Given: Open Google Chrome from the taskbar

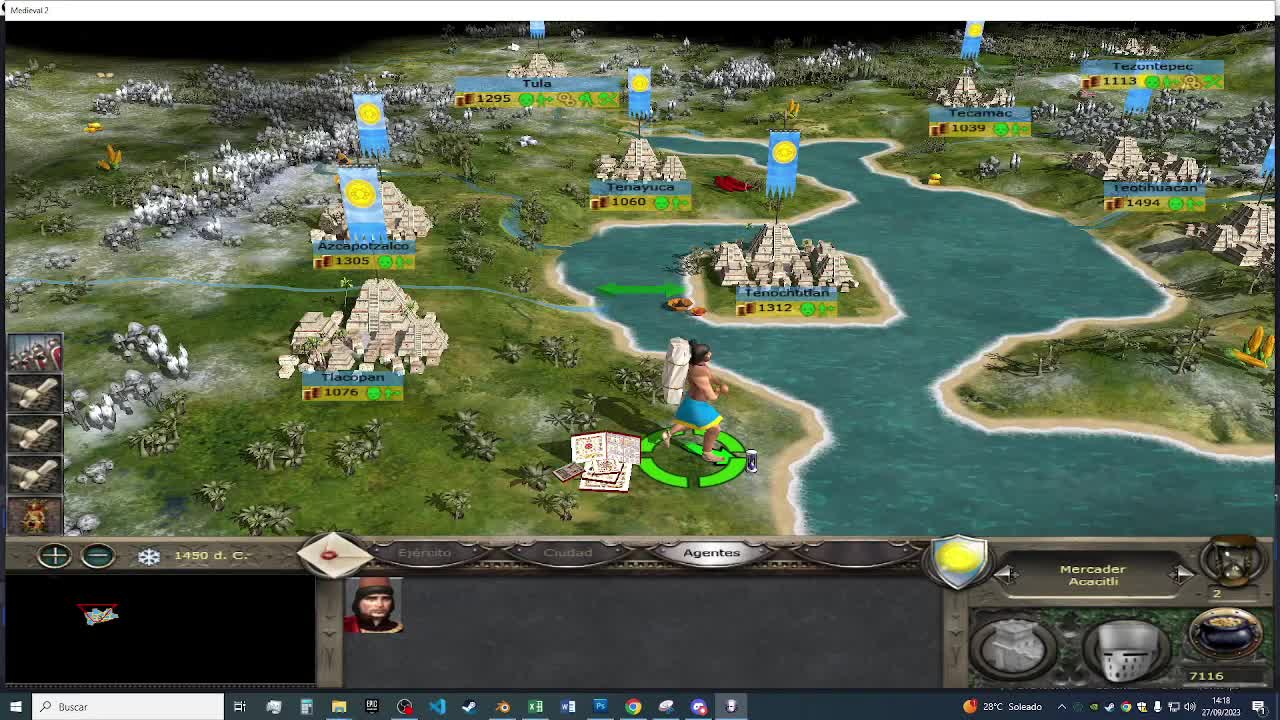Looking at the screenshot, I should click(x=632, y=706).
